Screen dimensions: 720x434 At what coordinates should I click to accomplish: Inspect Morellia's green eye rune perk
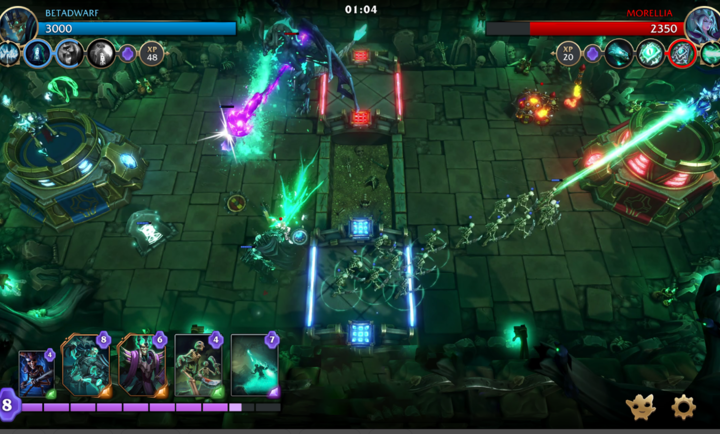650,53
